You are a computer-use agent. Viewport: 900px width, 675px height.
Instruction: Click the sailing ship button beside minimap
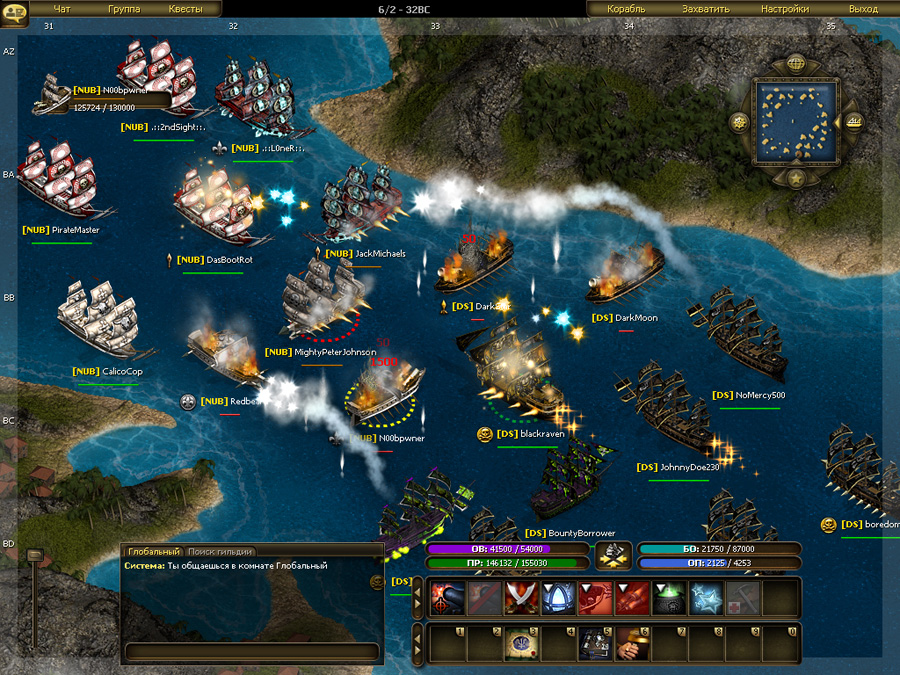853,122
